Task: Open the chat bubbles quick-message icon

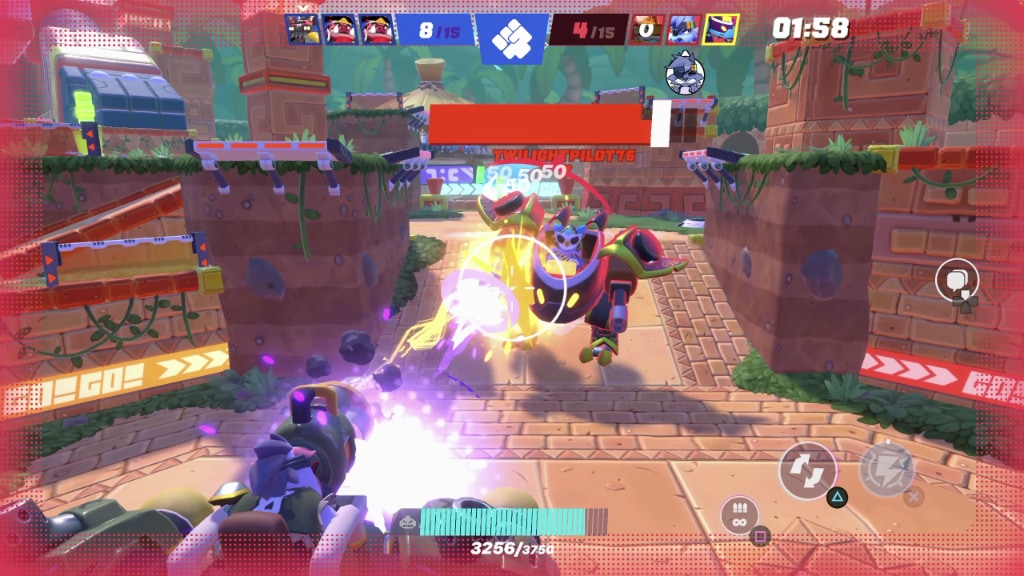Action: coord(955,279)
